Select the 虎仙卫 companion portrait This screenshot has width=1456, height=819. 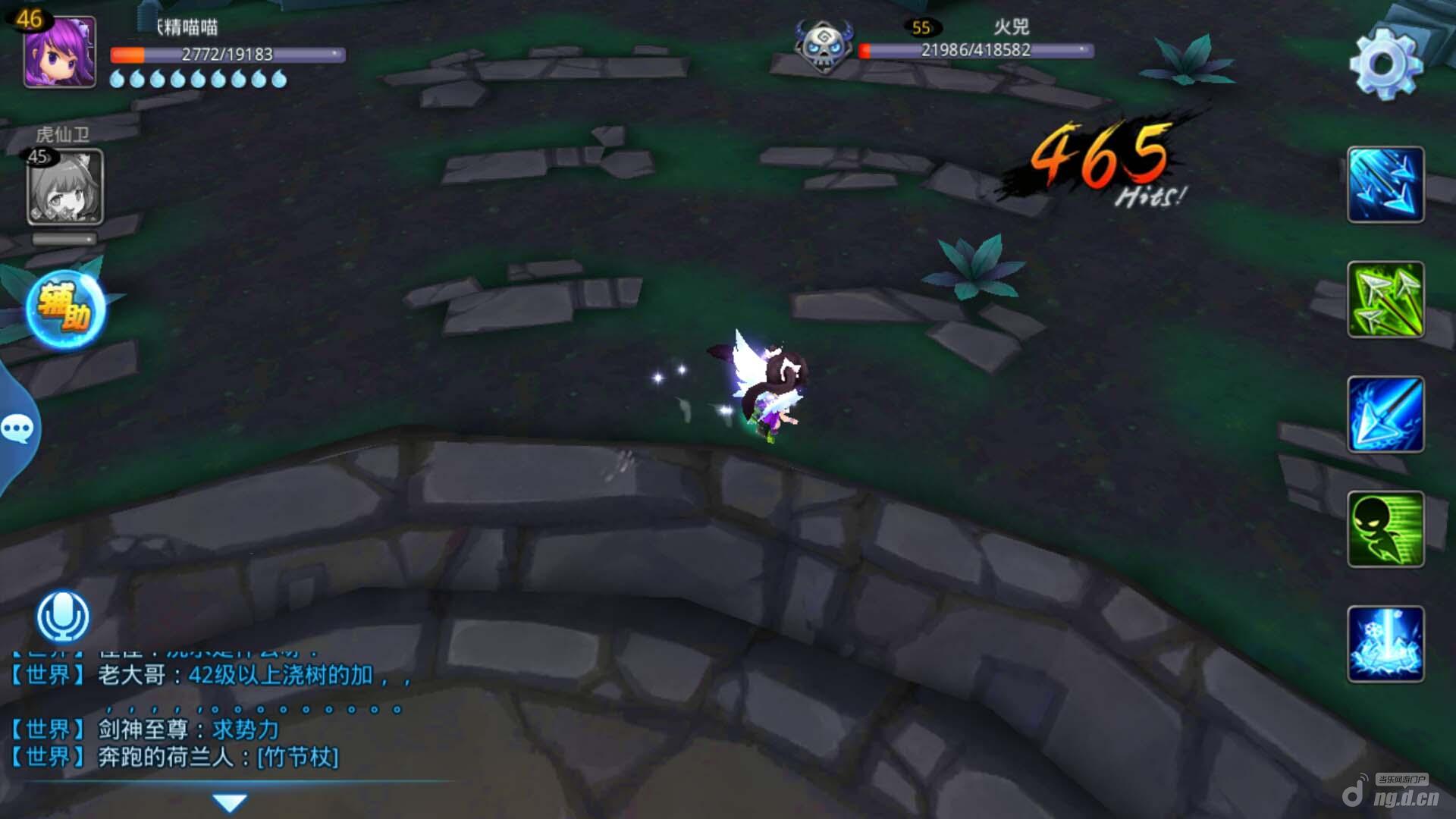tap(64, 187)
